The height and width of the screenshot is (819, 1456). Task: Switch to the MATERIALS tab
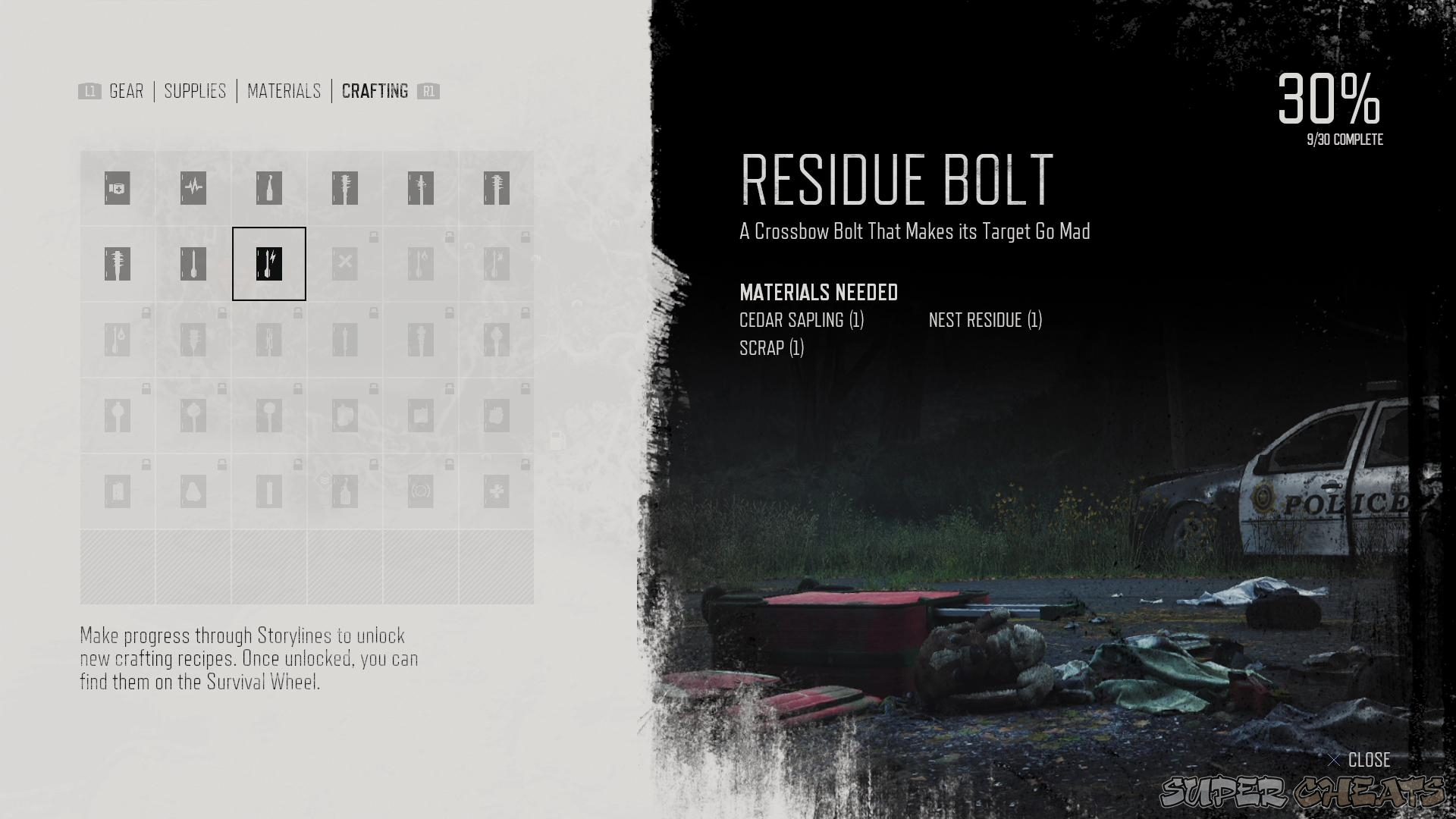283,91
